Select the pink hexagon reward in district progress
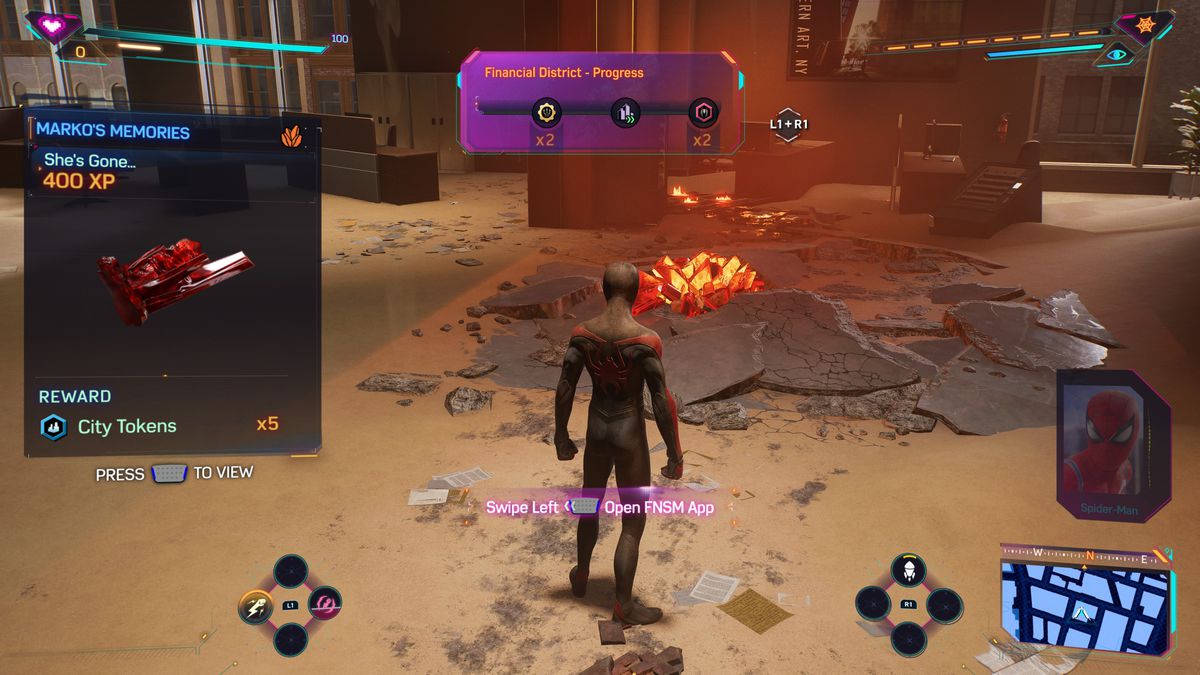 tap(703, 113)
